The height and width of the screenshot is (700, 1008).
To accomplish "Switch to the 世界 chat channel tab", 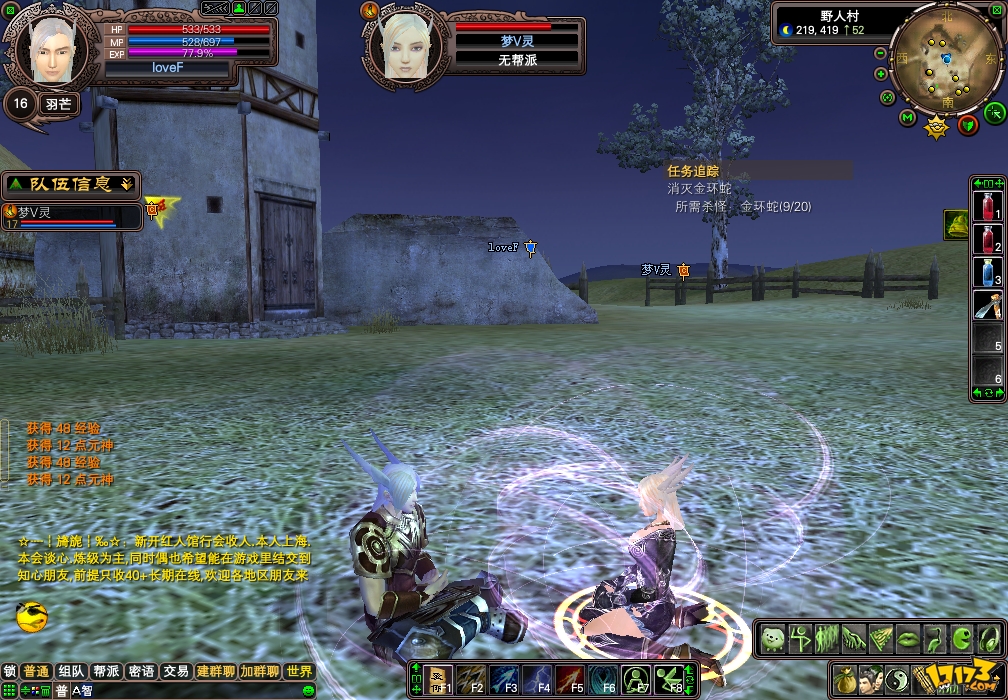I will click(x=299, y=672).
